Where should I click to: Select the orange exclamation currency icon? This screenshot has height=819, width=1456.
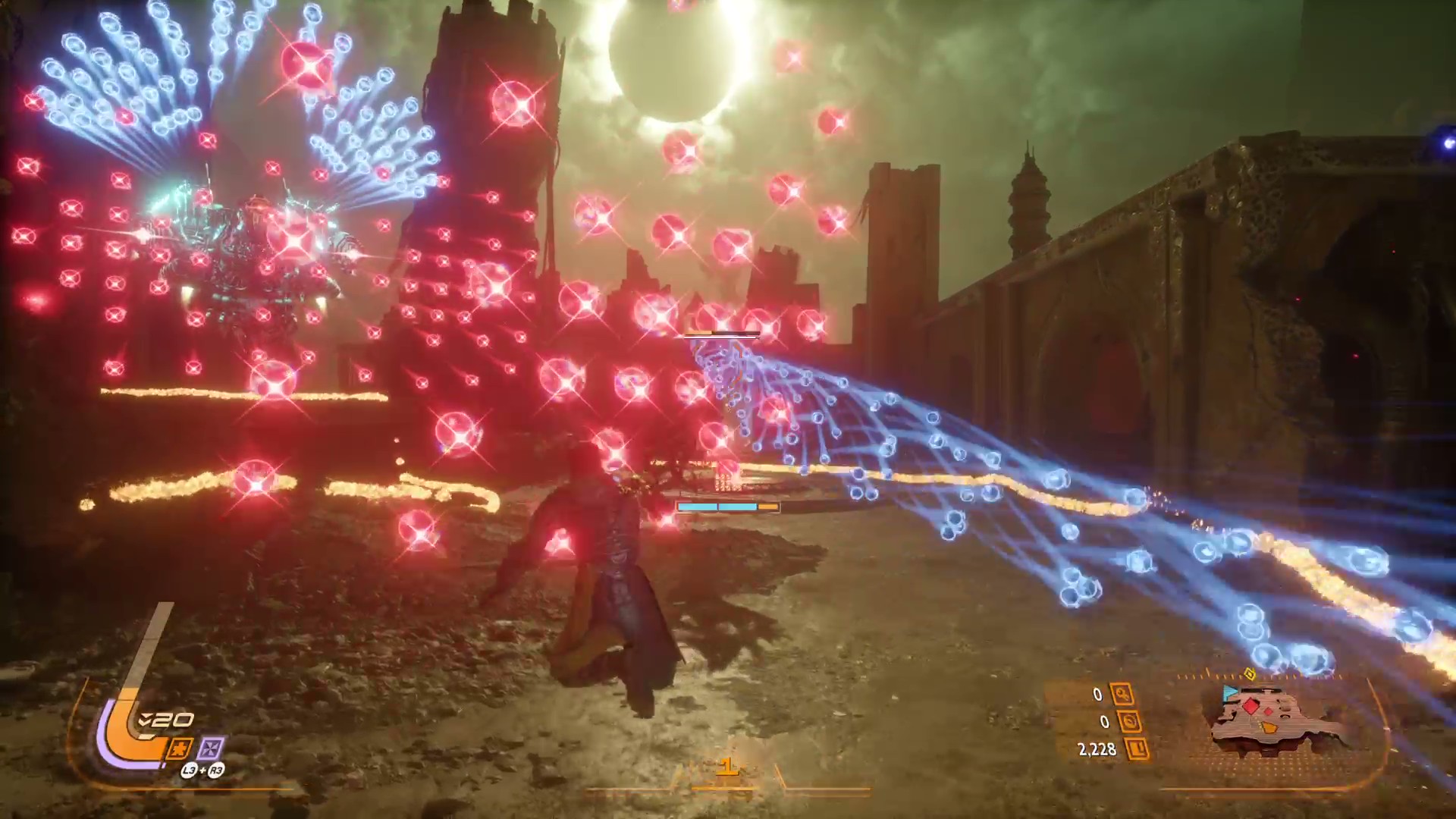tap(1137, 750)
